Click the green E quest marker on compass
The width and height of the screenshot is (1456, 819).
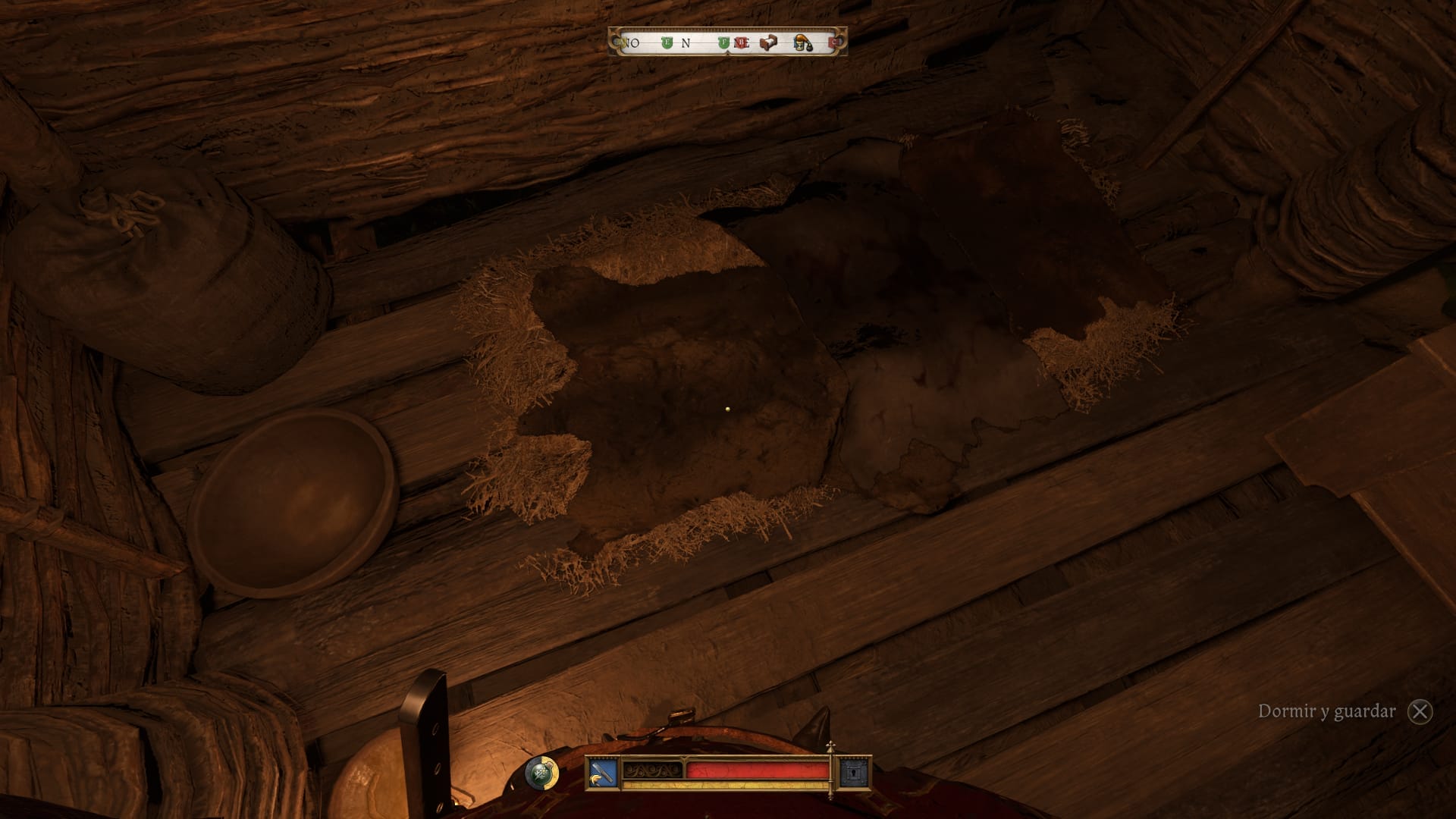(x=667, y=42)
